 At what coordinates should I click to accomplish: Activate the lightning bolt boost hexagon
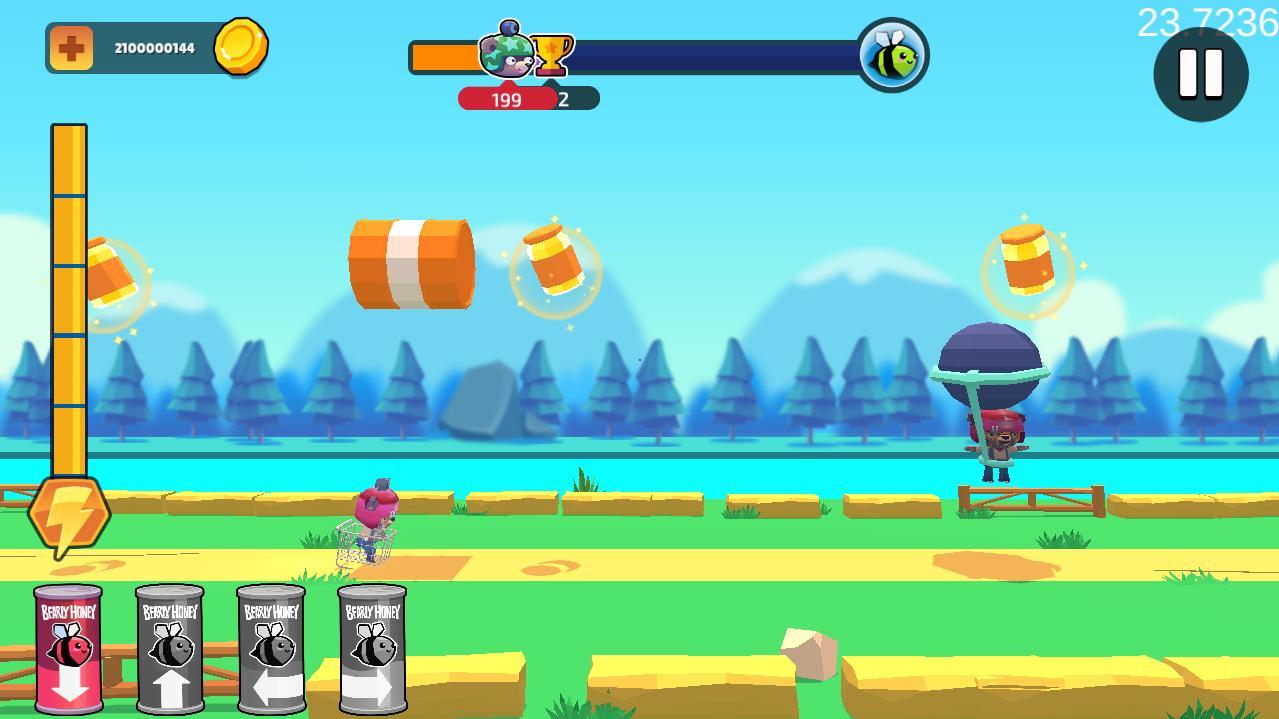click(x=68, y=514)
